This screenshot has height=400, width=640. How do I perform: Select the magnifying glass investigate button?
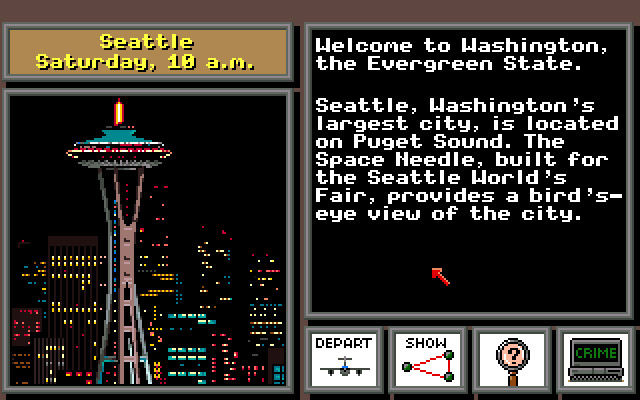512,358
